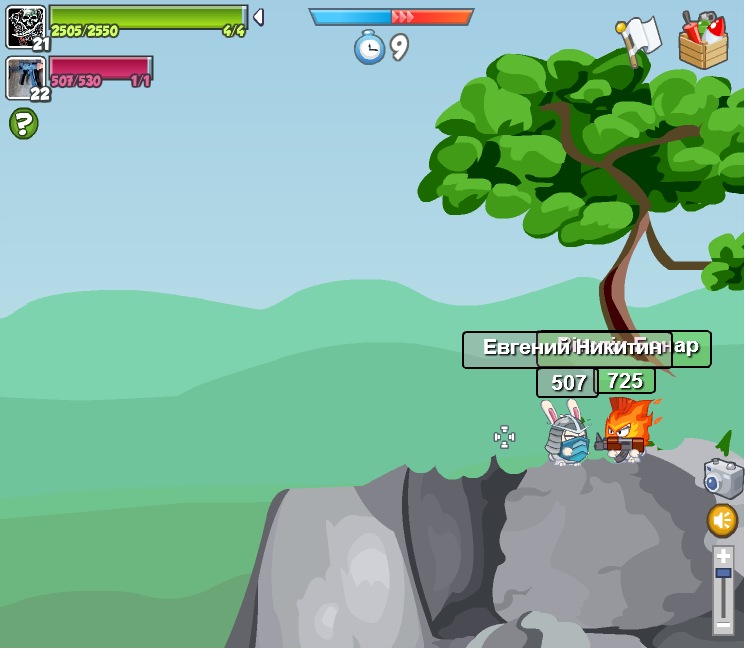This screenshot has height=650, width=745.
Task: Open the green question mark help
Action: [24, 124]
